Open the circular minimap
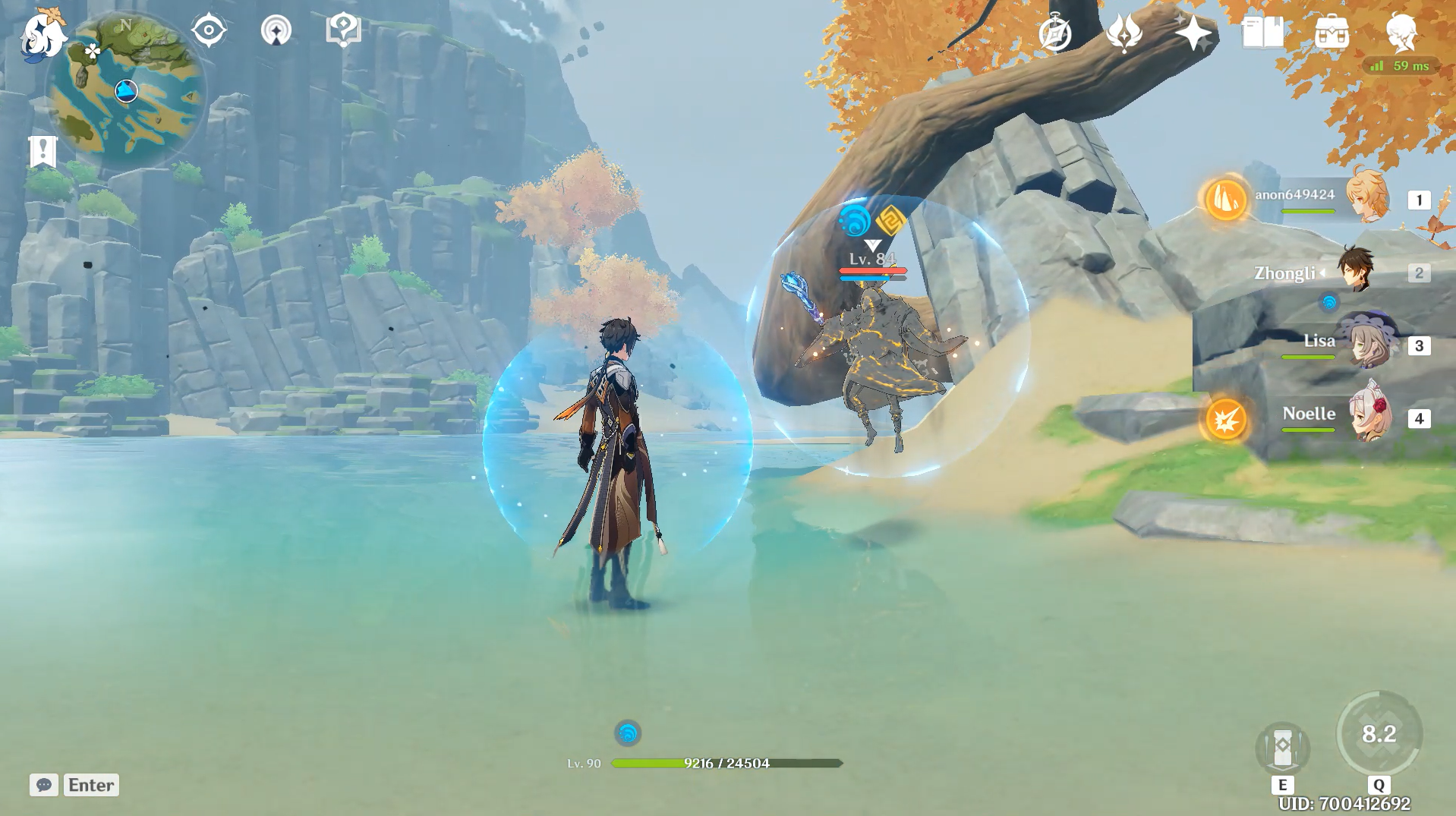The image size is (1456, 816). click(x=127, y=91)
